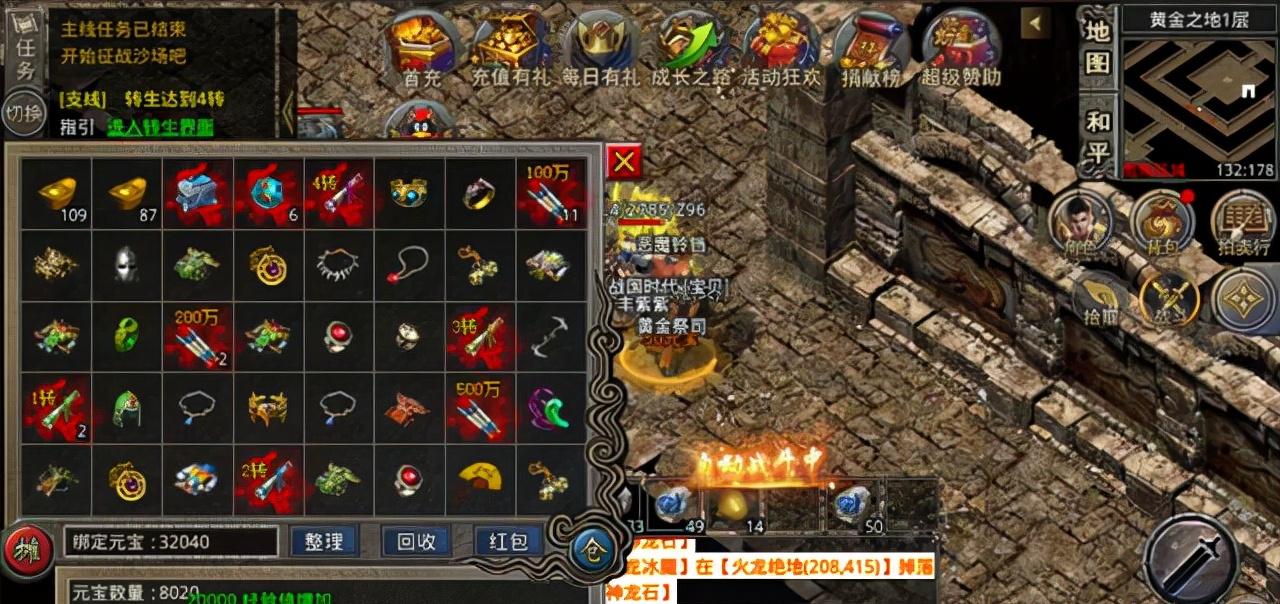Toggle the 和平 peace attack mode
The height and width of the screenshot is (604, 1280).
1098,138
